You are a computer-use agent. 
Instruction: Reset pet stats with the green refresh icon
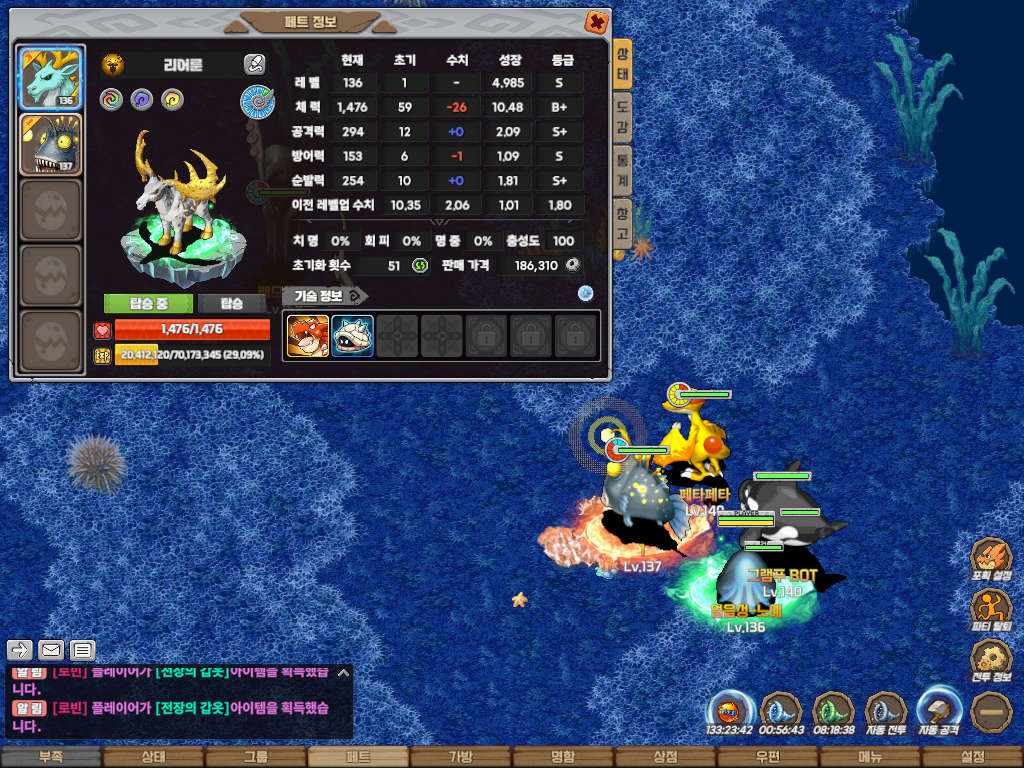[420, 265]
